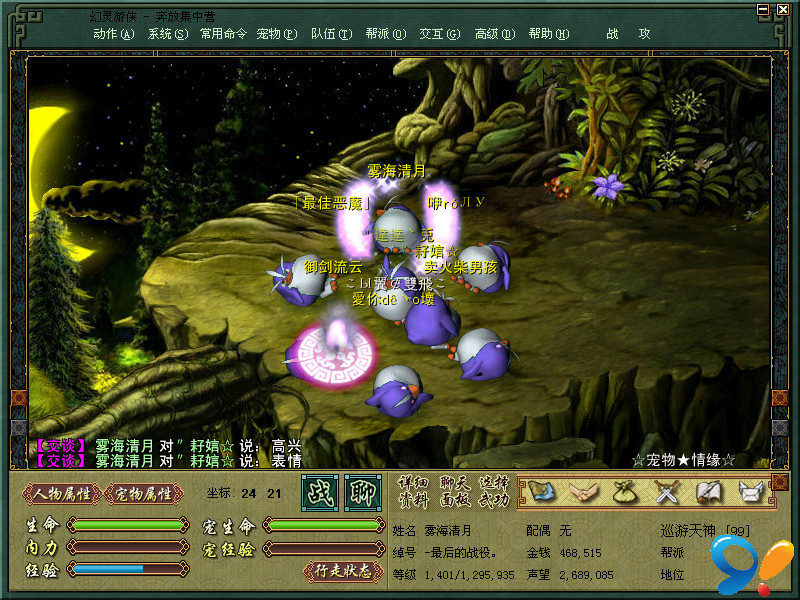Close the game window

782,9
